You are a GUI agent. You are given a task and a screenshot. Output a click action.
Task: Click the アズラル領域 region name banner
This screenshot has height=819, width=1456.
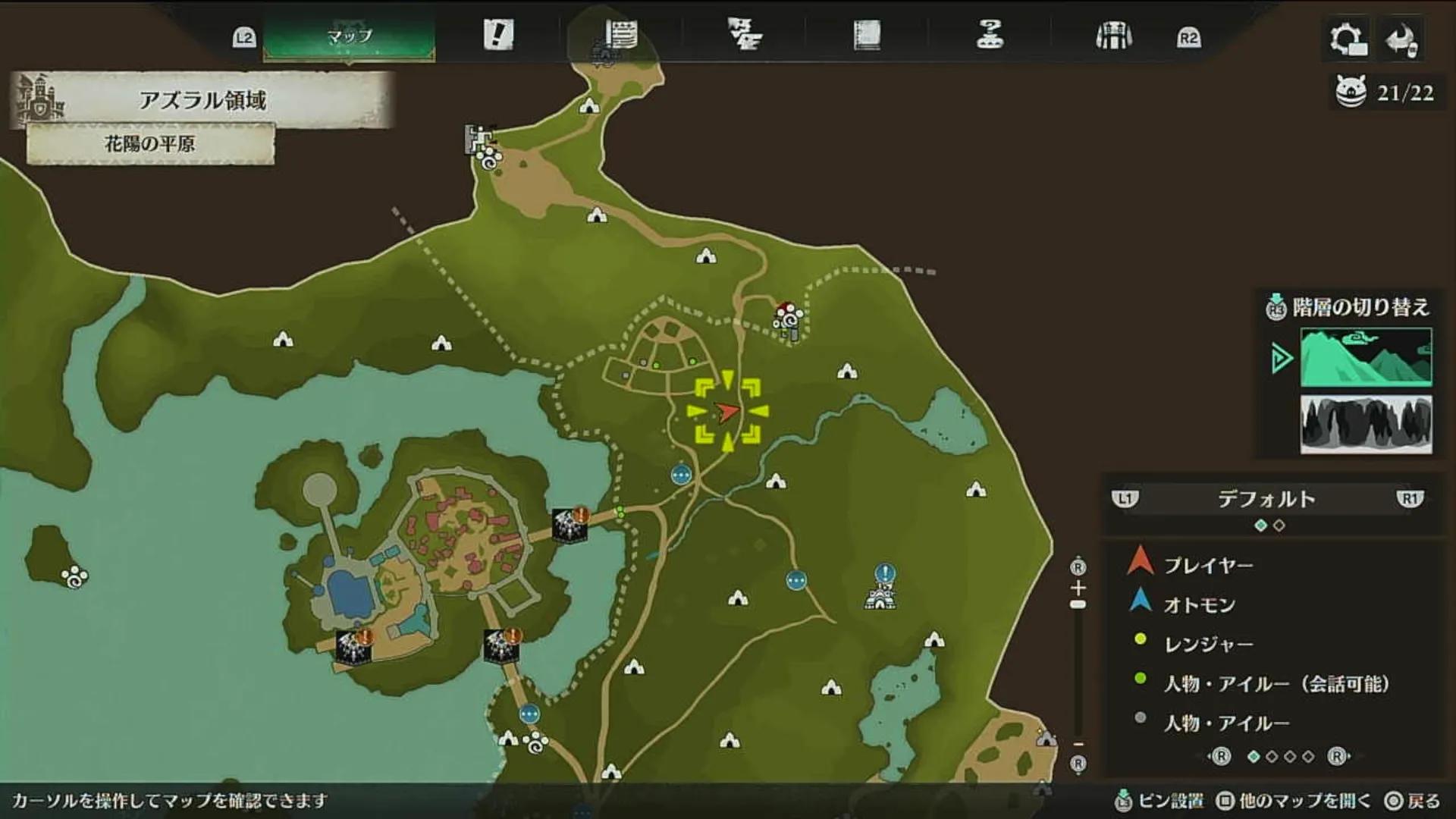(x=202, y=100)
